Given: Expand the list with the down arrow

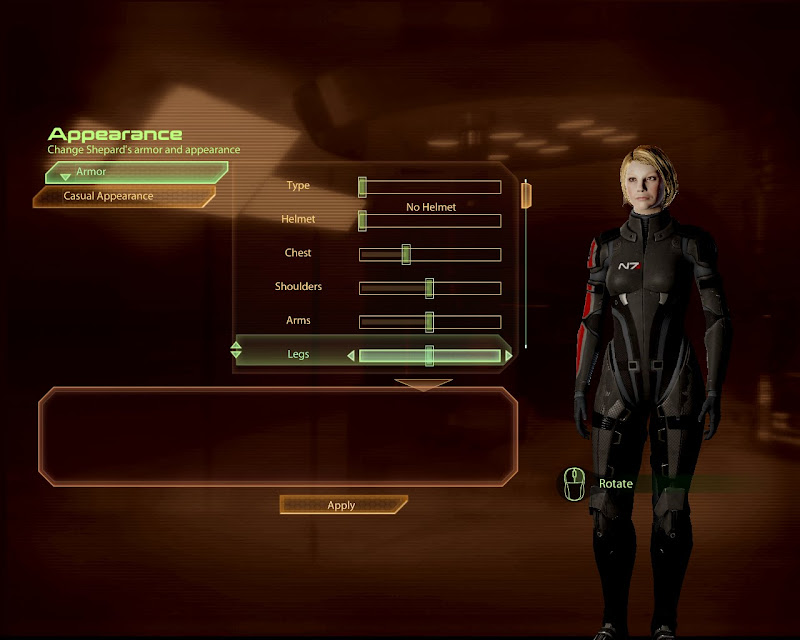Looking at the screenshot, I should (423, 383).
